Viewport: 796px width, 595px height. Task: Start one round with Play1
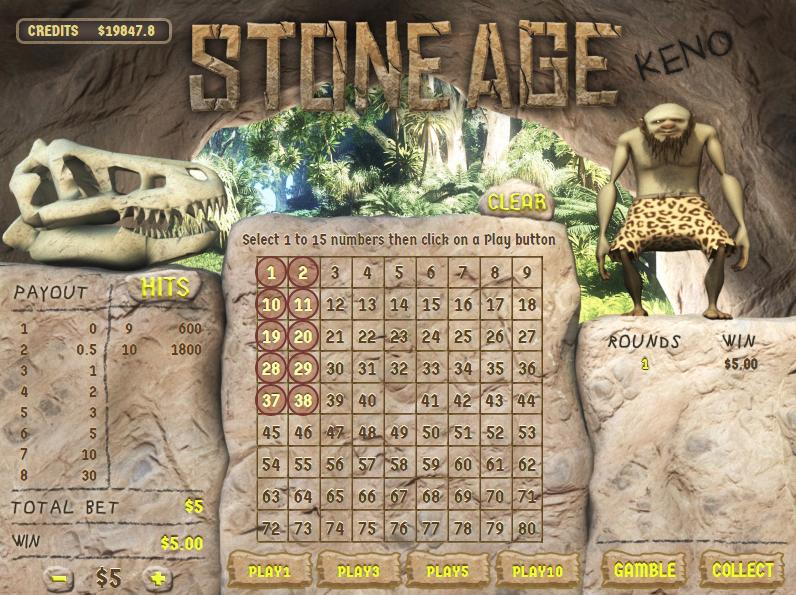270,571
